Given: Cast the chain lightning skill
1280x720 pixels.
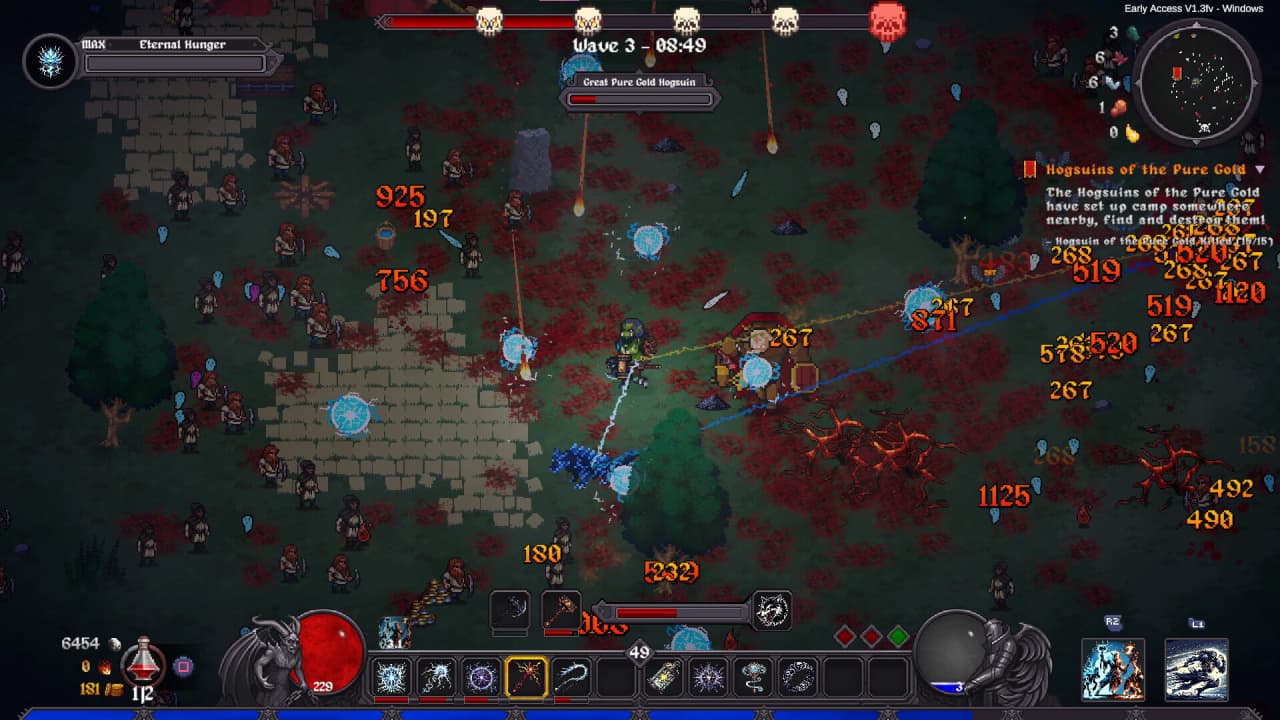Looking at the screenshot, I should (436, 677).
